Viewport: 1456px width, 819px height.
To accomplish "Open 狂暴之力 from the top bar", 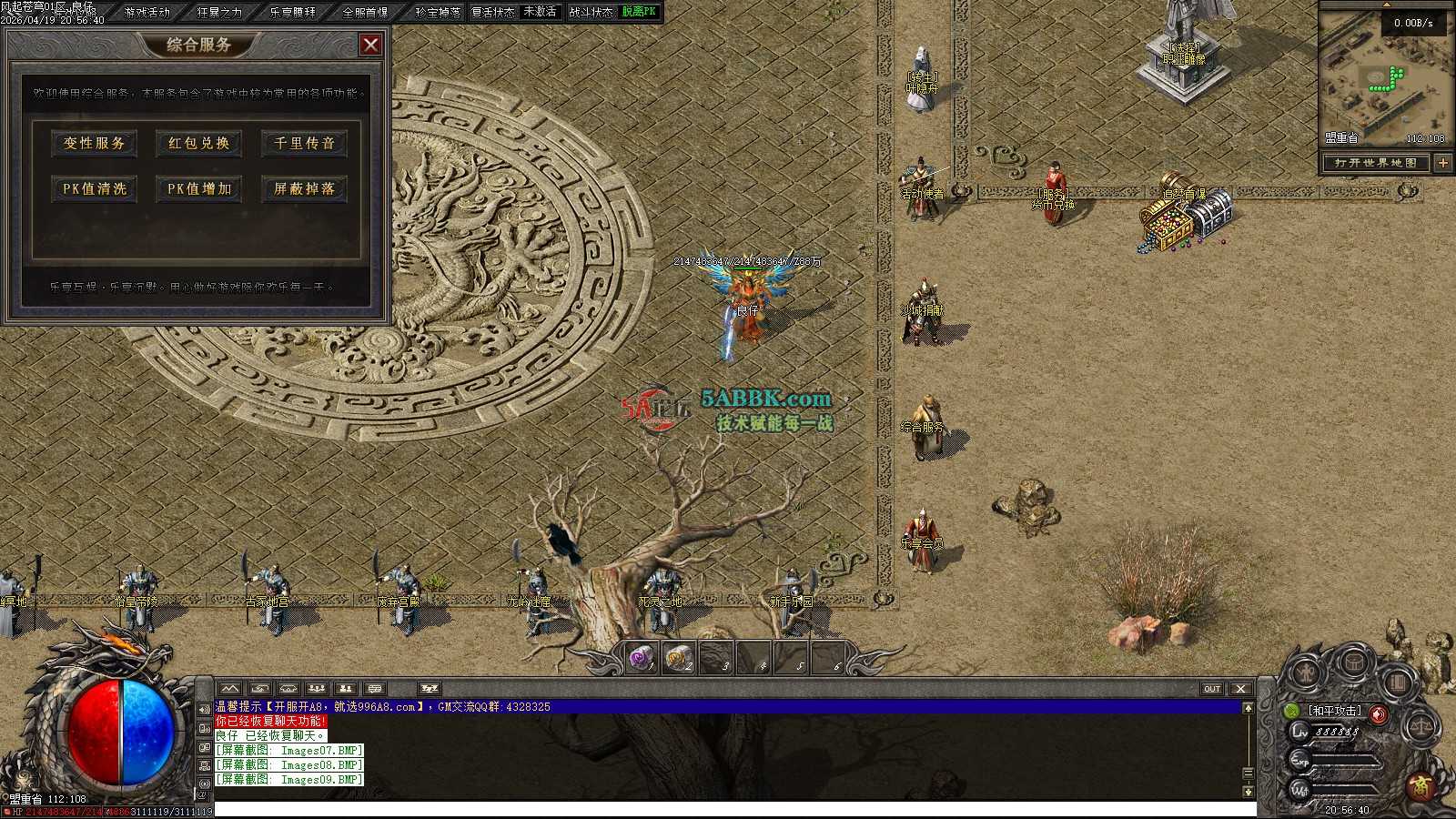I will (x=219, y=12).
